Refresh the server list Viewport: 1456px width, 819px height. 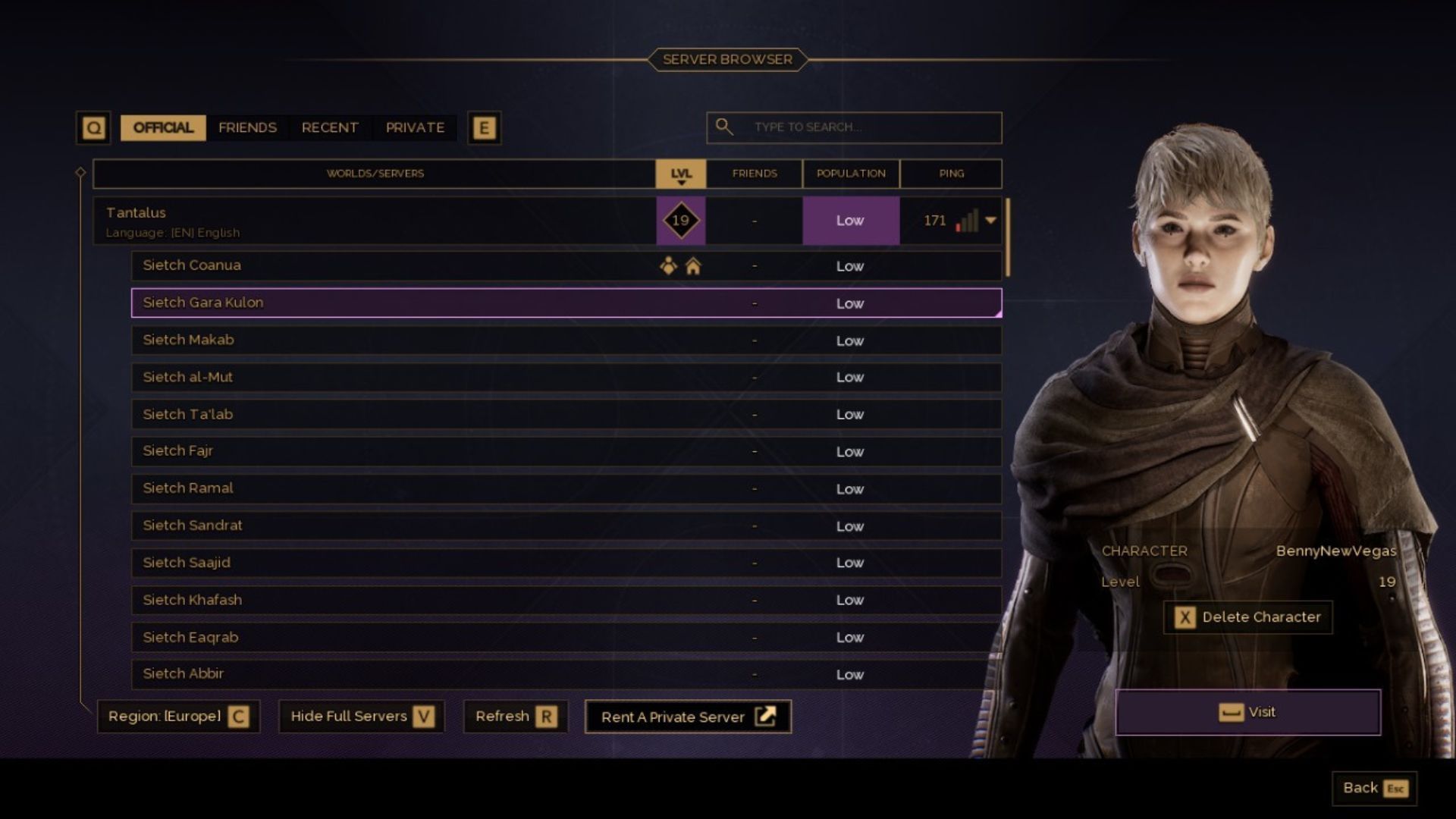[x=515, y=717]
